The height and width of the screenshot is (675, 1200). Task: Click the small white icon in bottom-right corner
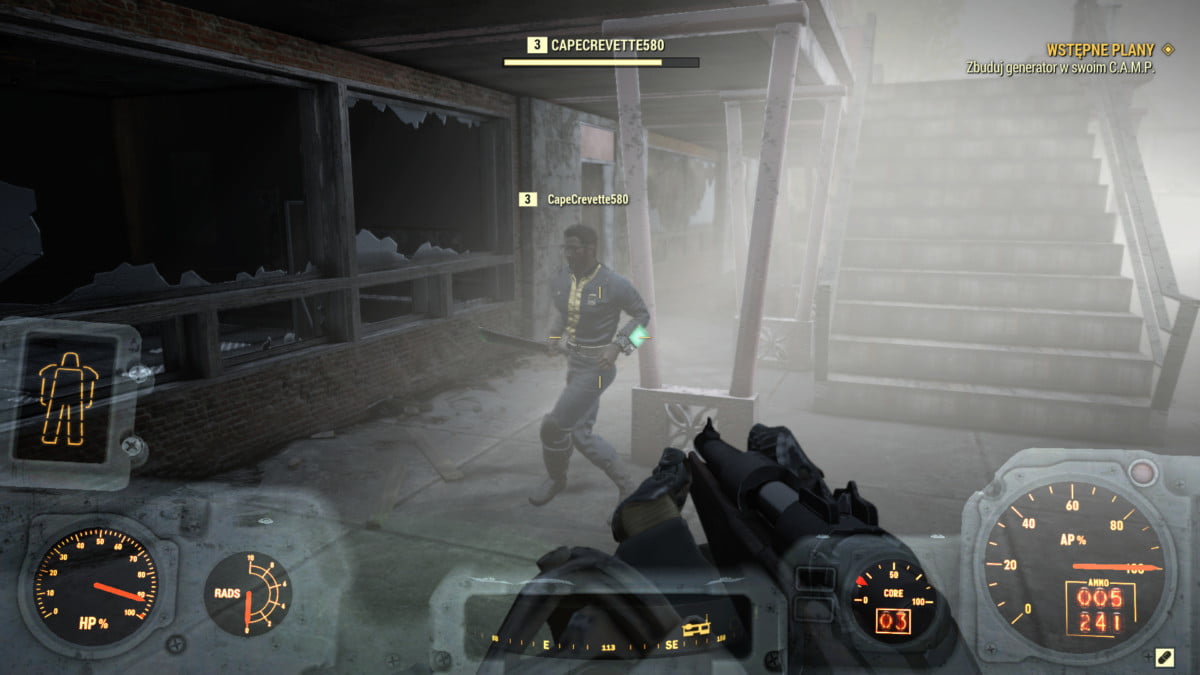click(1163, 656)
